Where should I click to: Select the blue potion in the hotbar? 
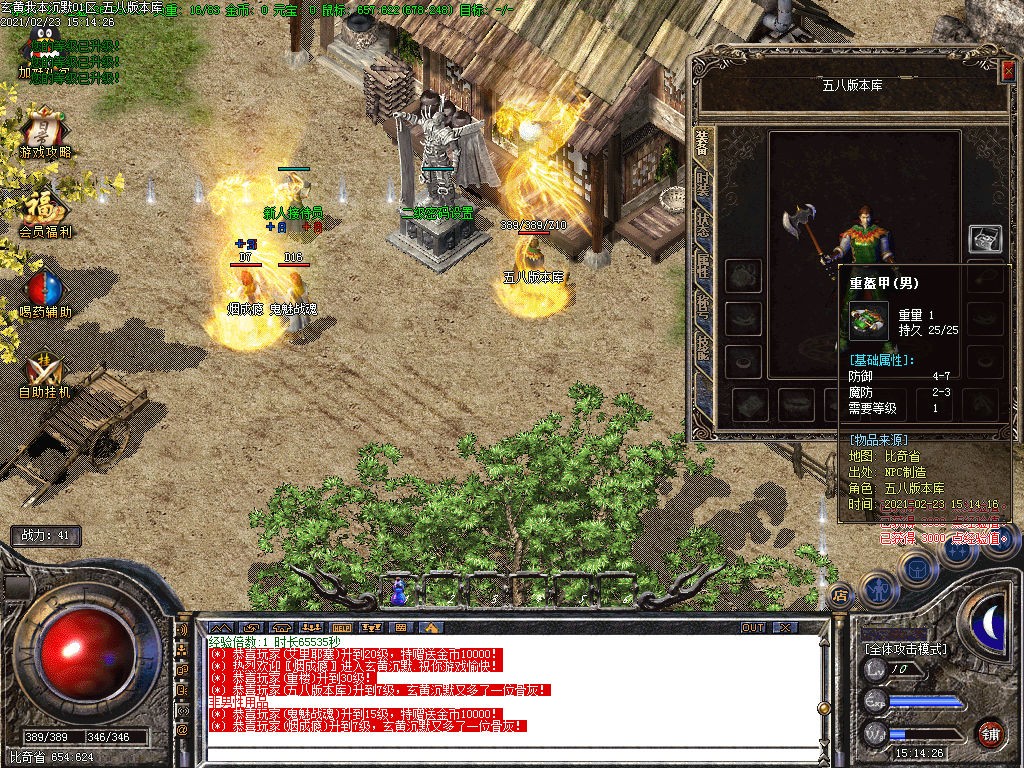399,592
